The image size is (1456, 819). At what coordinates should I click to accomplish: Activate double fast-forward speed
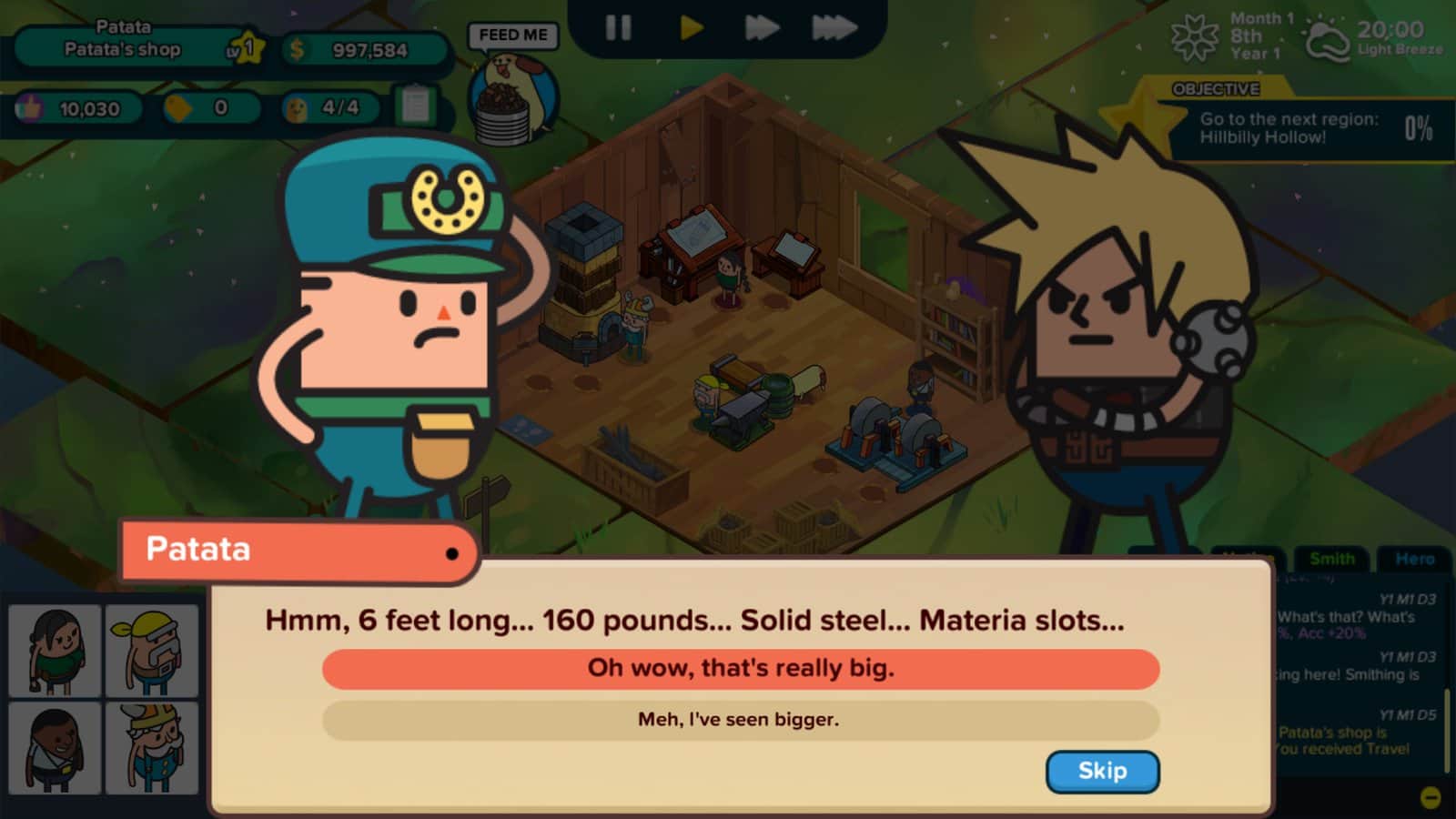click(x=761, y=27)
